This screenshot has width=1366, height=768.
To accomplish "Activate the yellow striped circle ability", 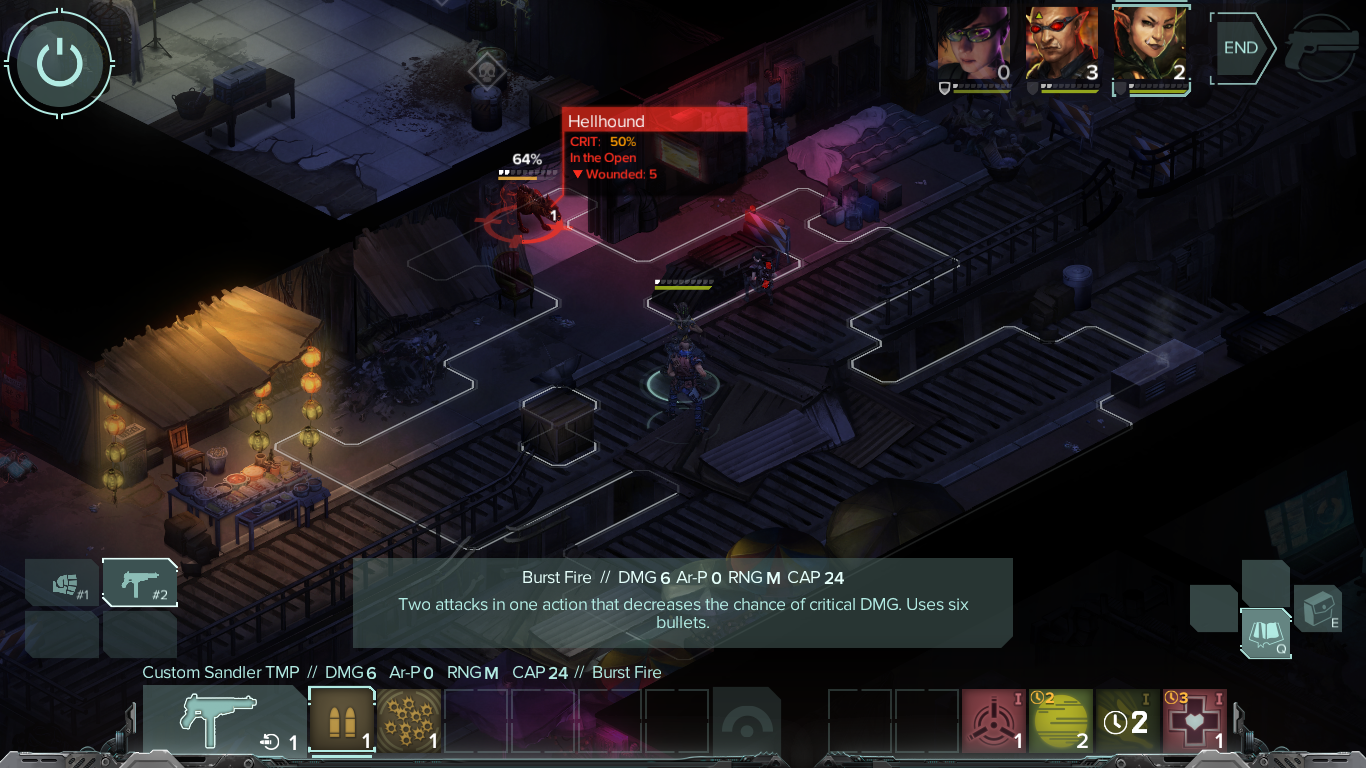I will tap(1060, 720).
